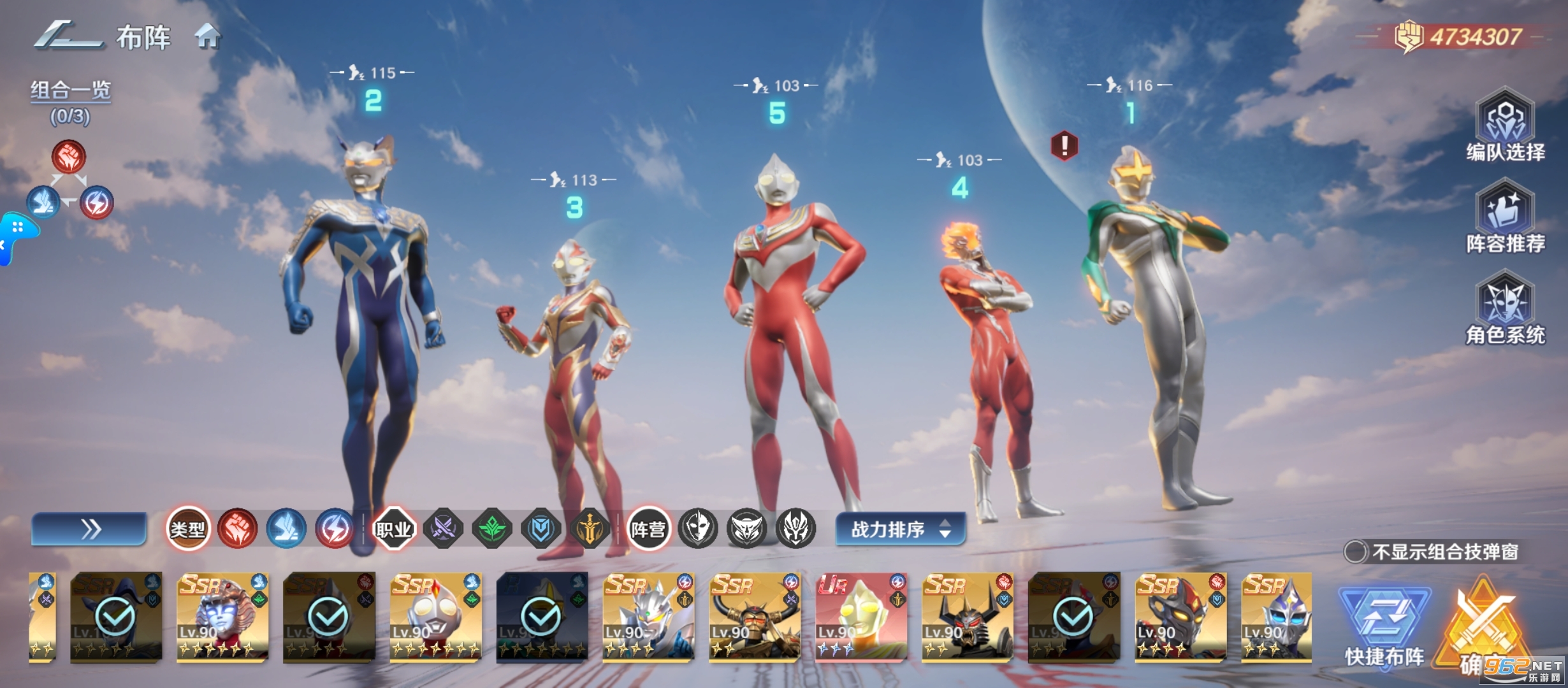
Task: Filter by crossed swords class
Action: [x=444, y=529]
